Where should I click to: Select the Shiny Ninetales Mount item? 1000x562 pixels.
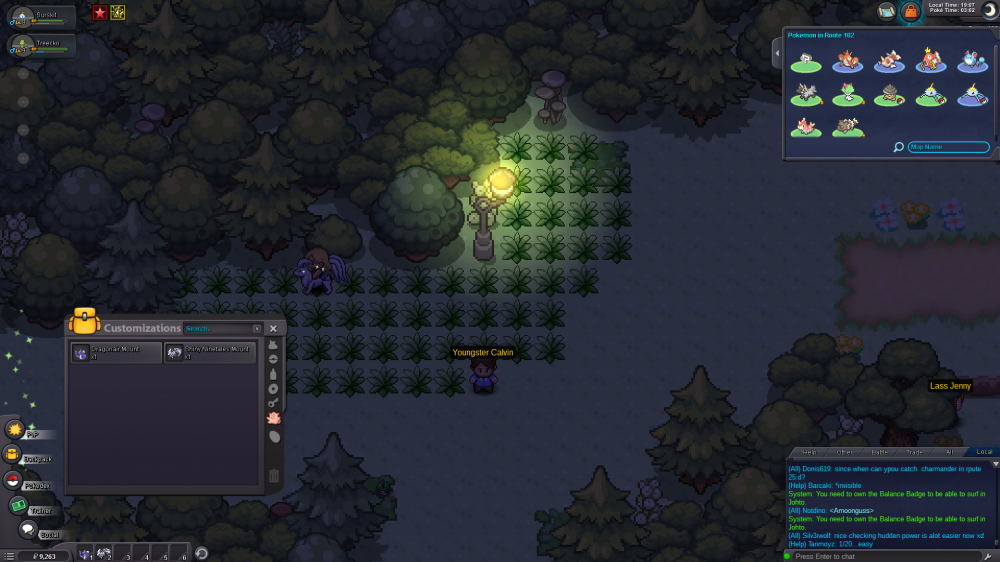(210, 352)
